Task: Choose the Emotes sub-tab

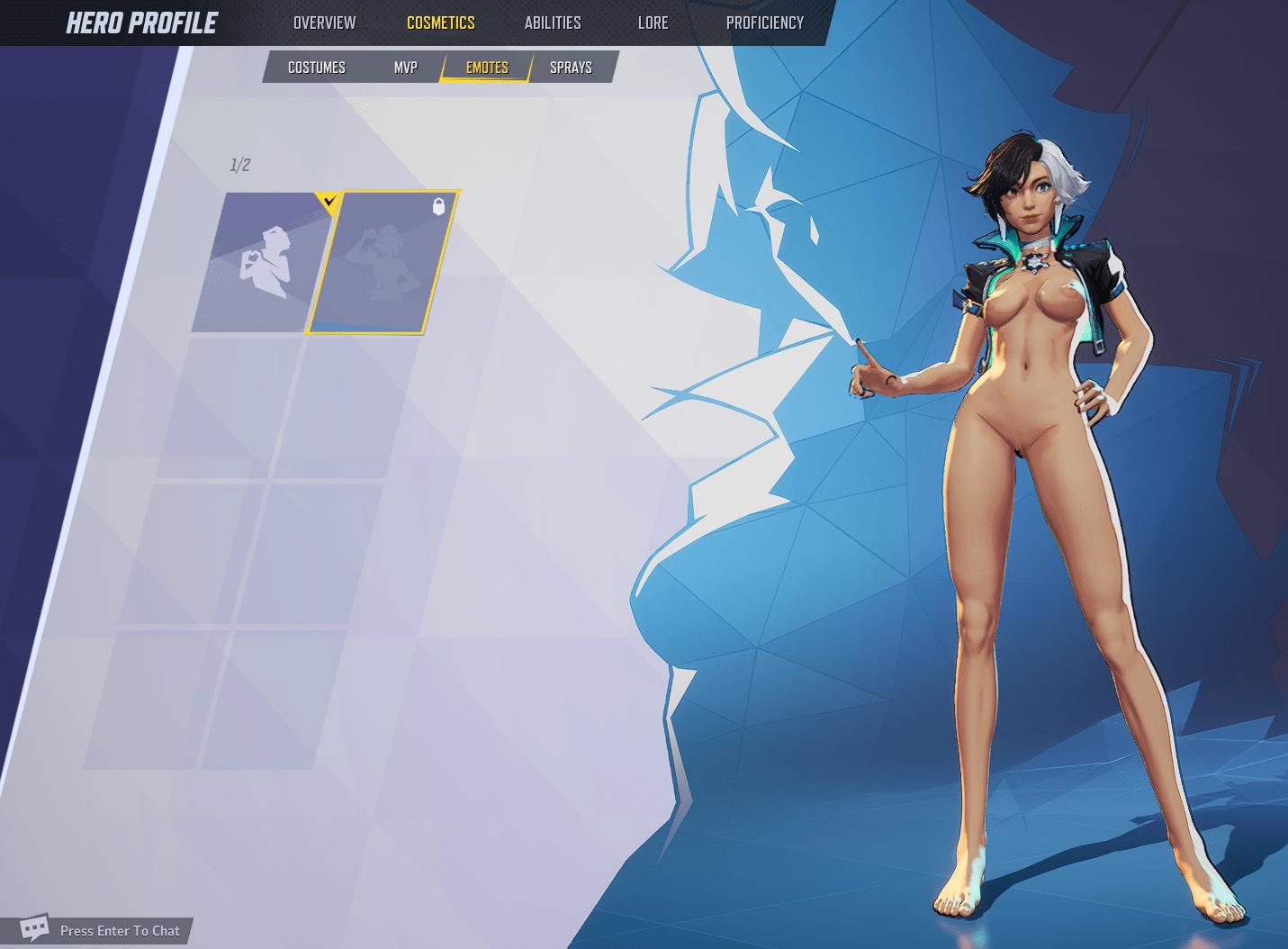Action: 487,68
